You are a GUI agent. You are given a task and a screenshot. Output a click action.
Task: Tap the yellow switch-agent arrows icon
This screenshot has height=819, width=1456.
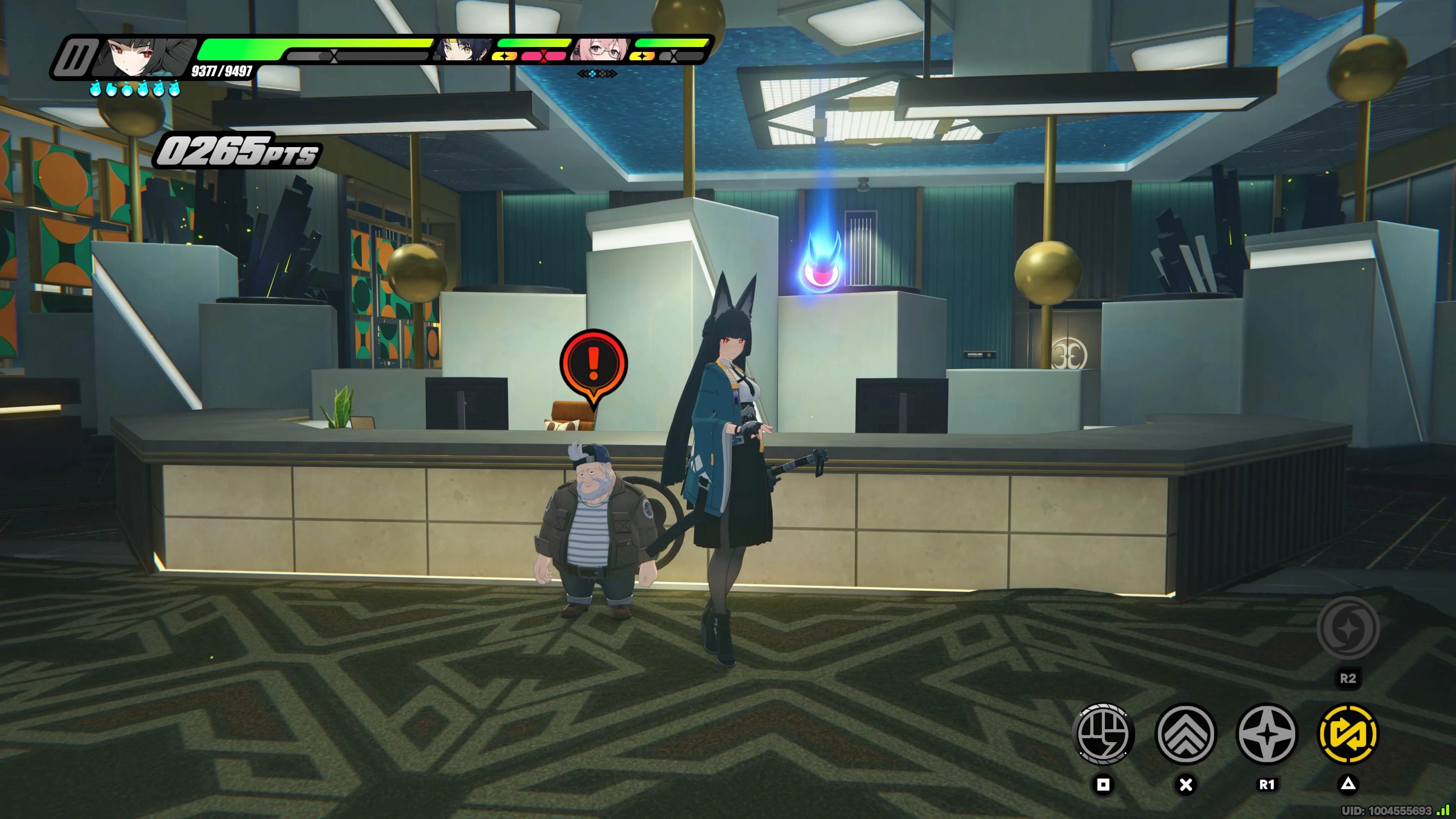[x=1348, y=734]
